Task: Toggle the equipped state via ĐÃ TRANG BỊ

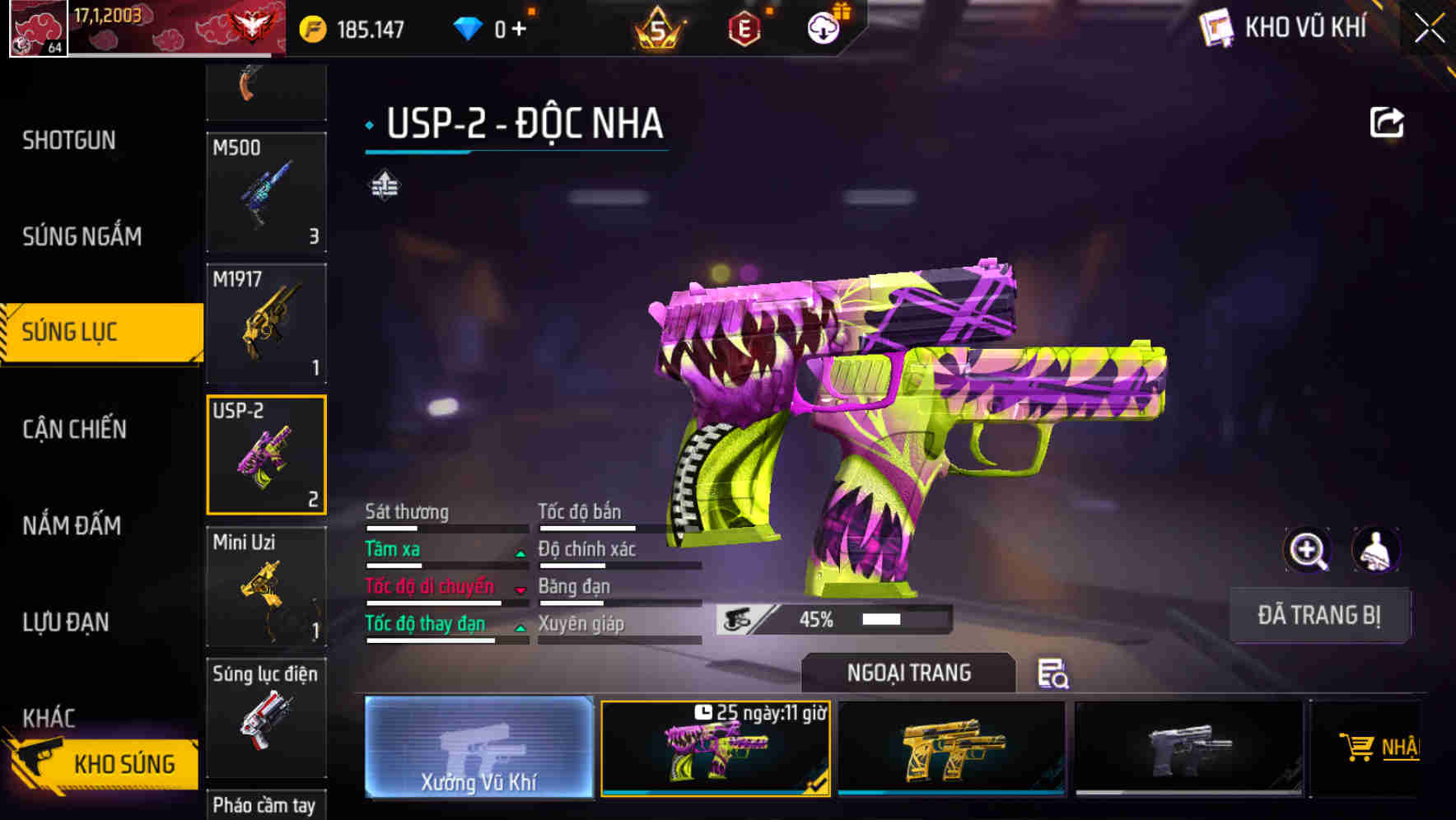Action: point(1318,614)
